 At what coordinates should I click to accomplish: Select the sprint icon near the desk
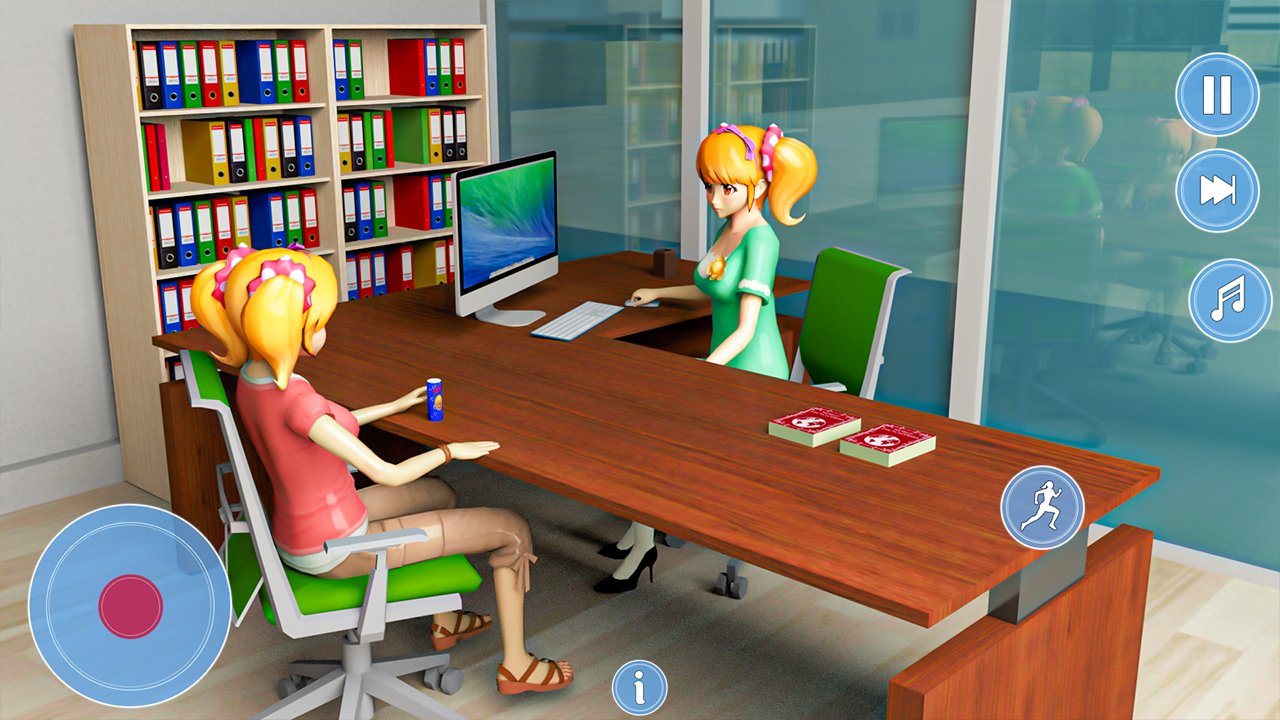[1043, 508]
